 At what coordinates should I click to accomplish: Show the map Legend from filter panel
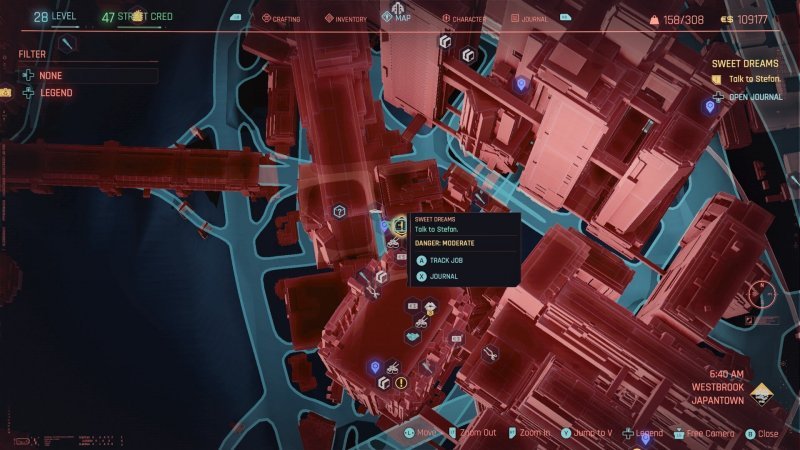55,93
